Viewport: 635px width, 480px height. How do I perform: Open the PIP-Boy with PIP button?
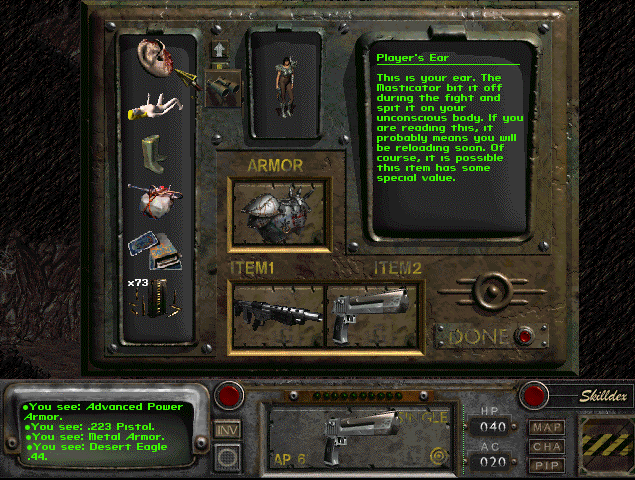tap(548, 465)
